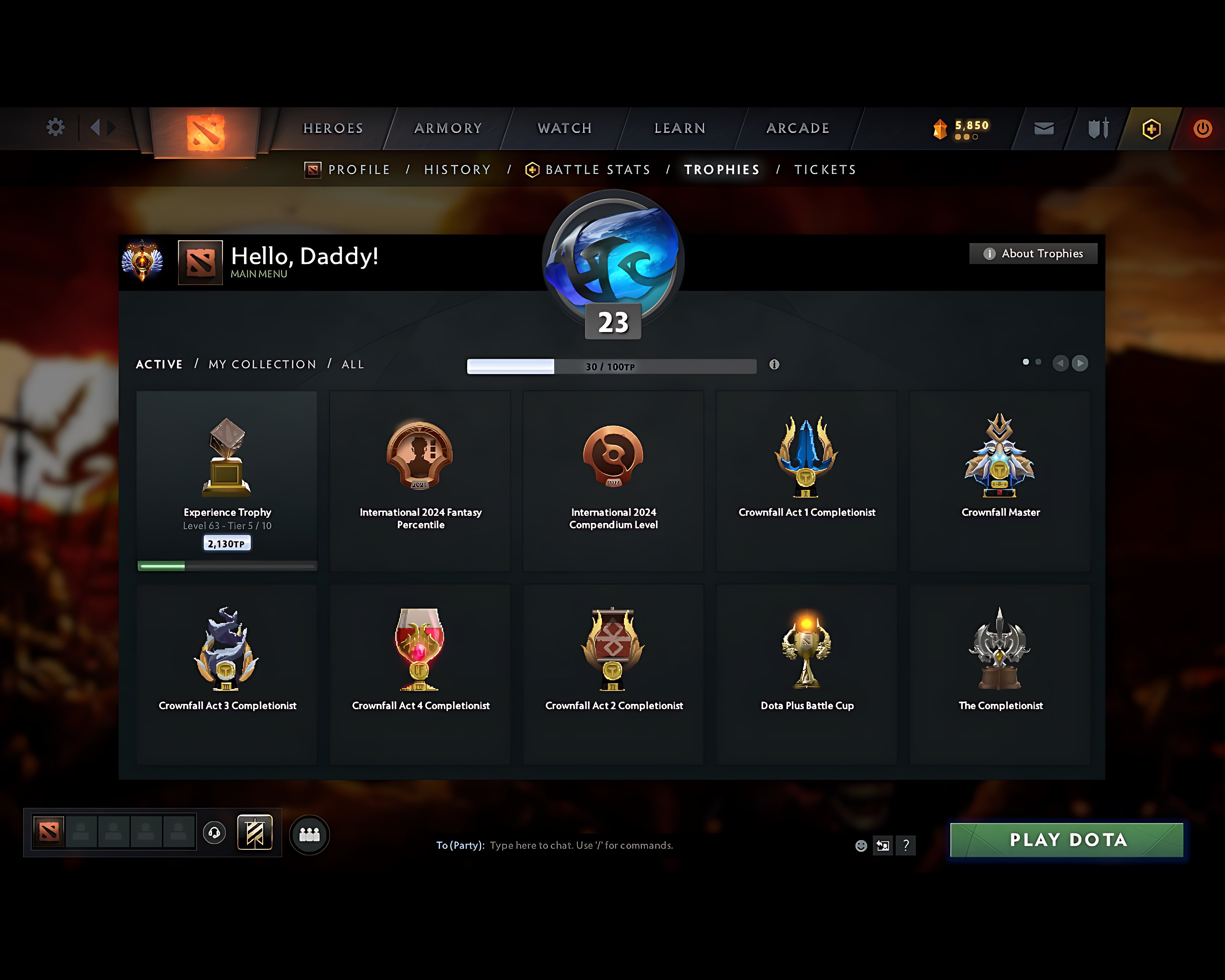Click the battle pass icon near party slots
Screen dimensions: 1225x980
tap(256, 833)
